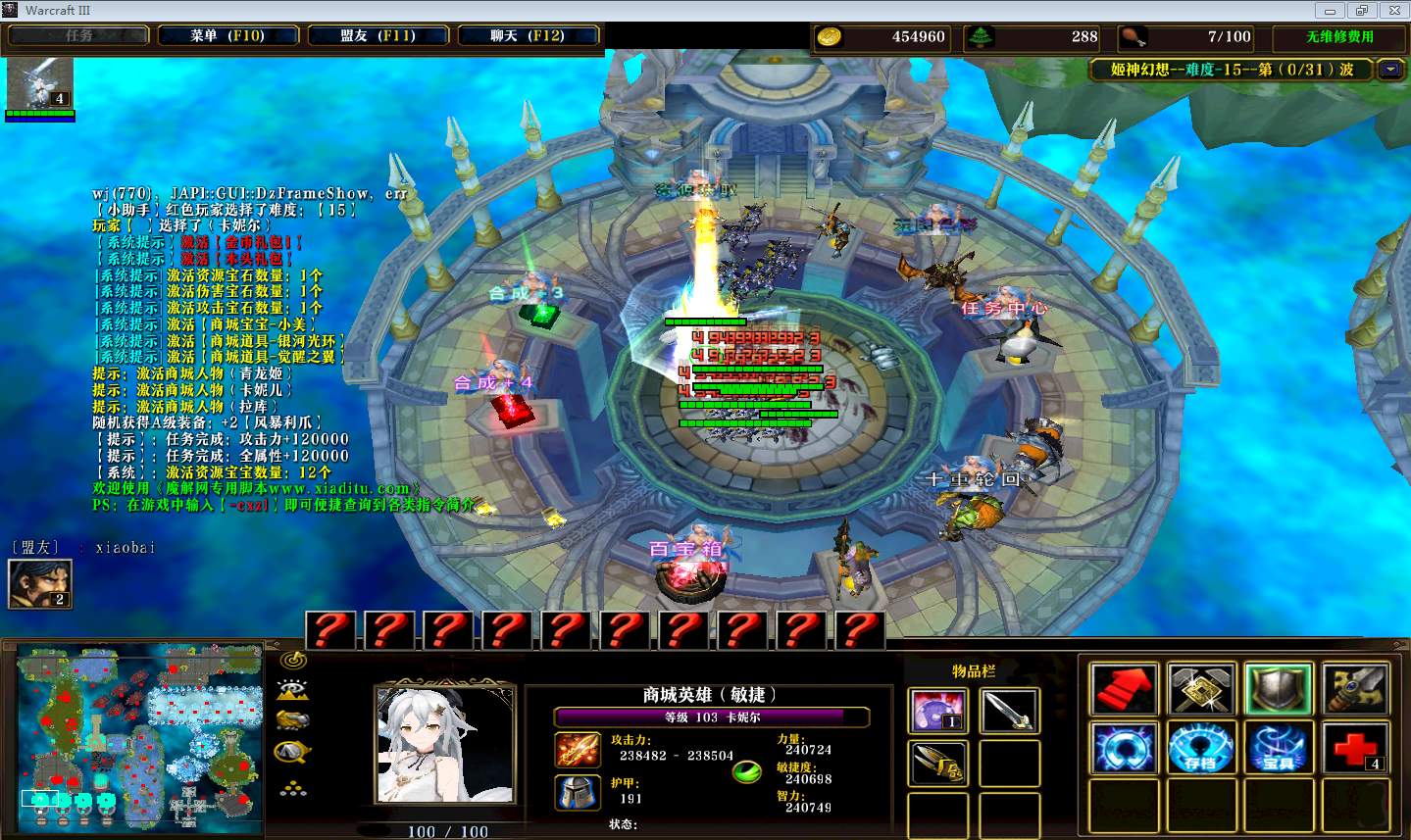Activate the 存档 save ability
This screenshot has height=840, width=1411.
click(1201, 748)
